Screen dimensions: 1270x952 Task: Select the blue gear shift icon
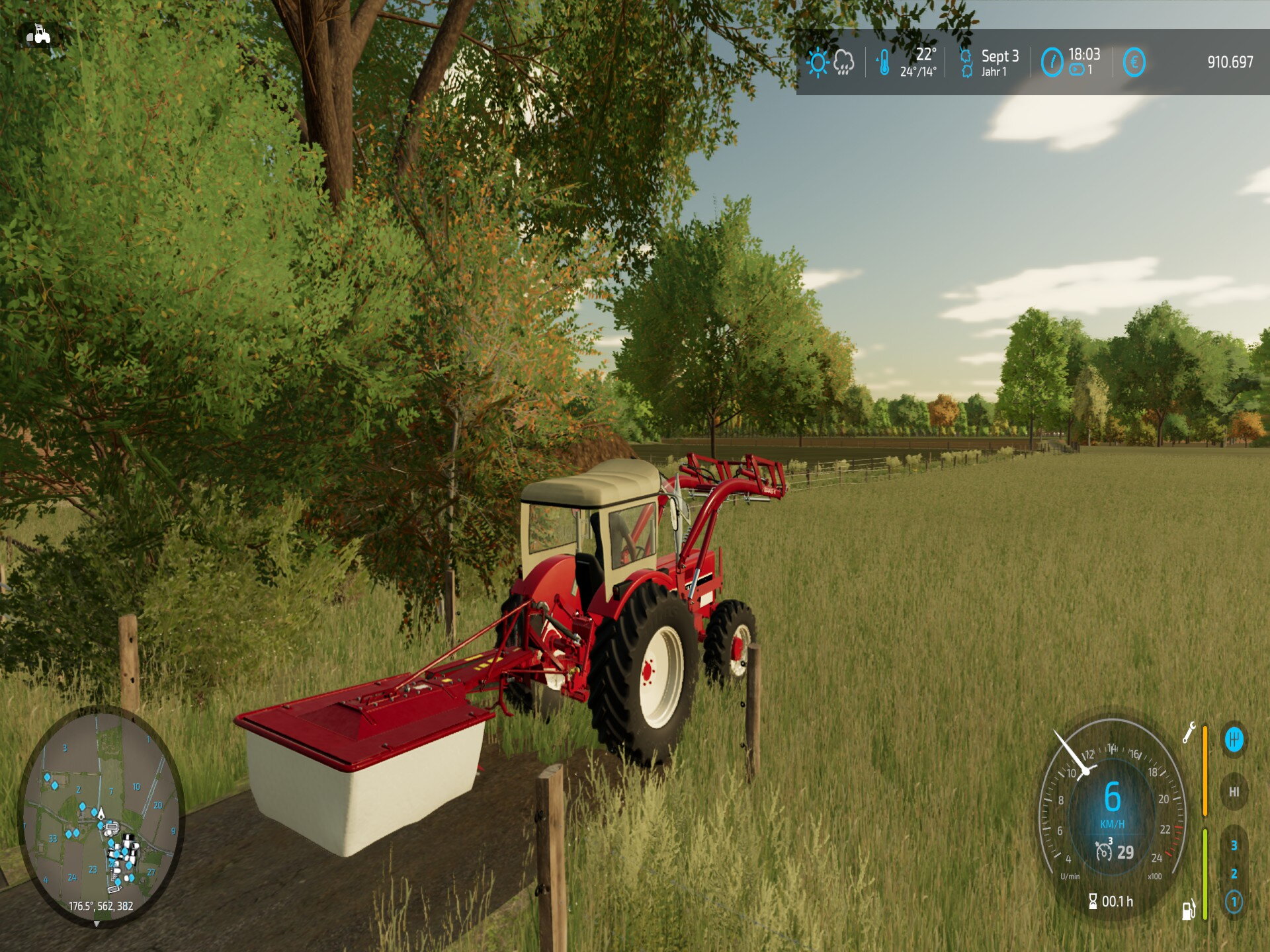click(1234, 739)
